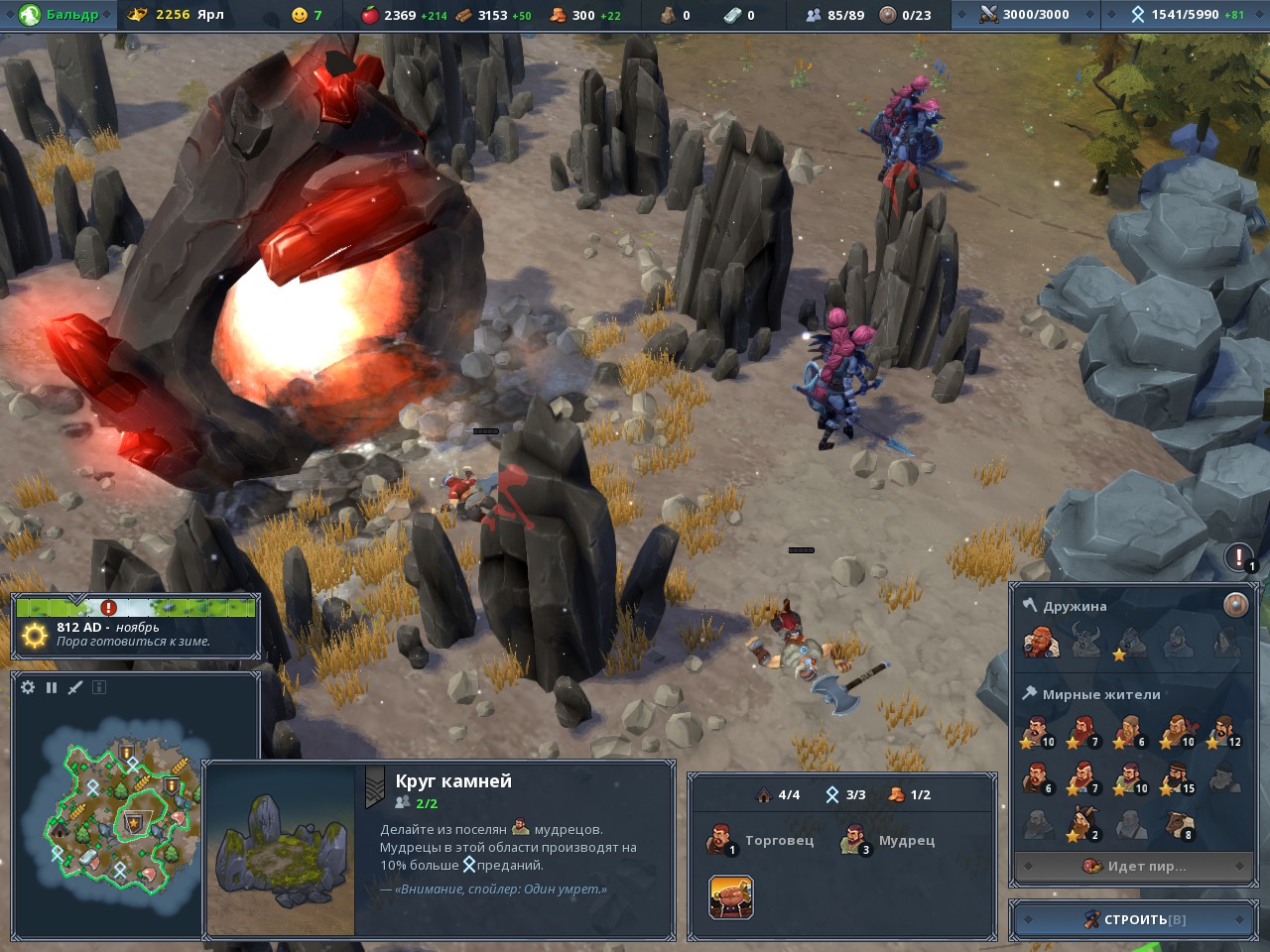The width and height of the screenshot is (1270, 952).
Task: Select the villager group numbered 12
Action: [1225, 732]
